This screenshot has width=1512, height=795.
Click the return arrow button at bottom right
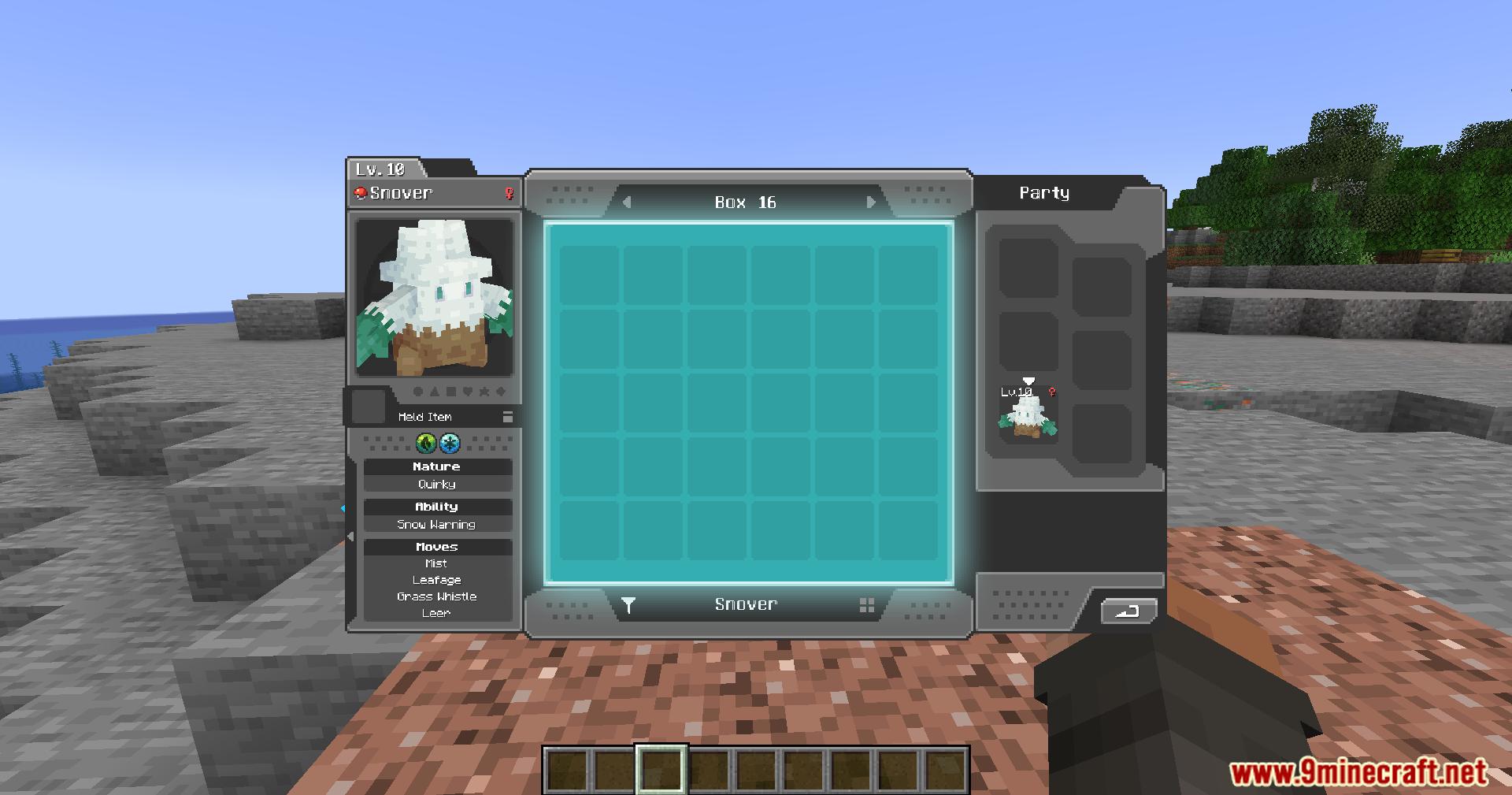click(x=1128, y=611)
